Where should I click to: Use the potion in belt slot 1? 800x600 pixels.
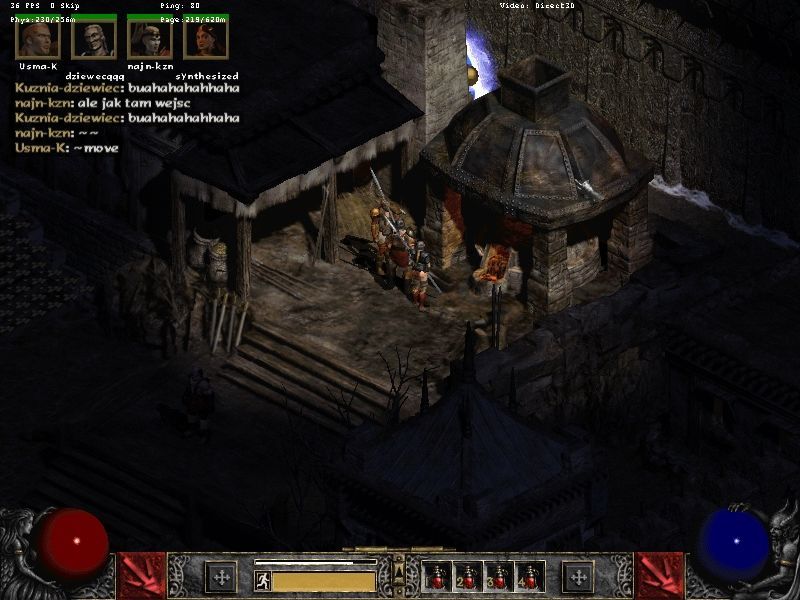click(437, 577)
